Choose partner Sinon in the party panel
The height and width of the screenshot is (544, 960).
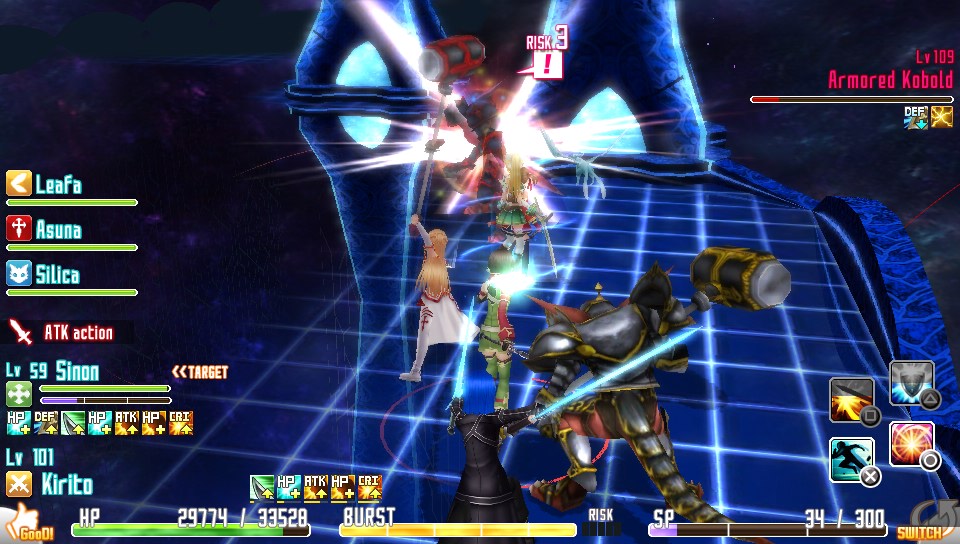point(76,372)
